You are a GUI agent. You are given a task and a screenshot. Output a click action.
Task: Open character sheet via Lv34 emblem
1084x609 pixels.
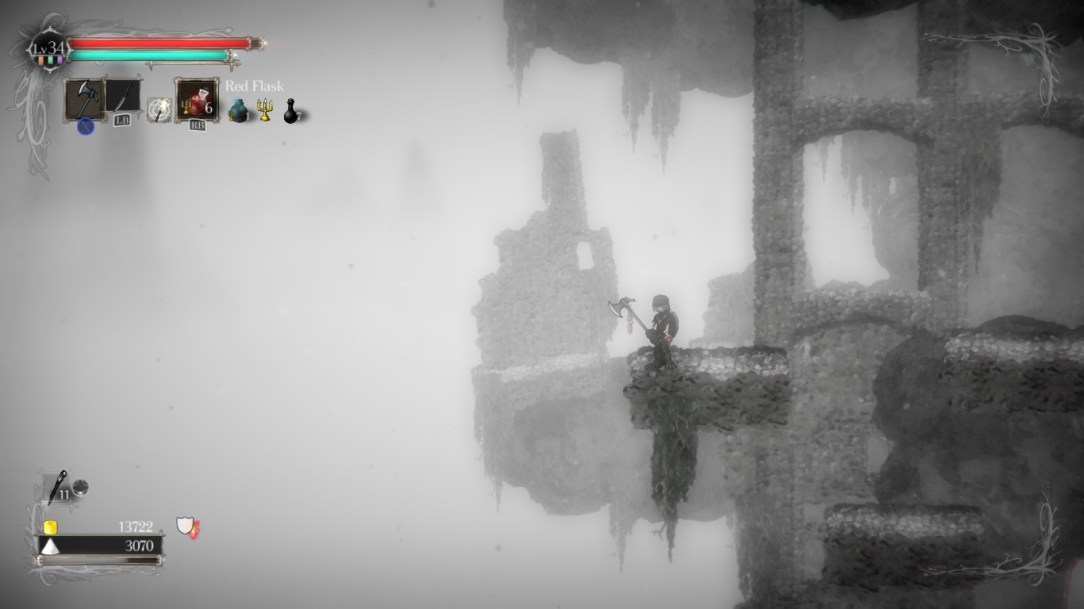pyautogui.click(x=47, y=48)
